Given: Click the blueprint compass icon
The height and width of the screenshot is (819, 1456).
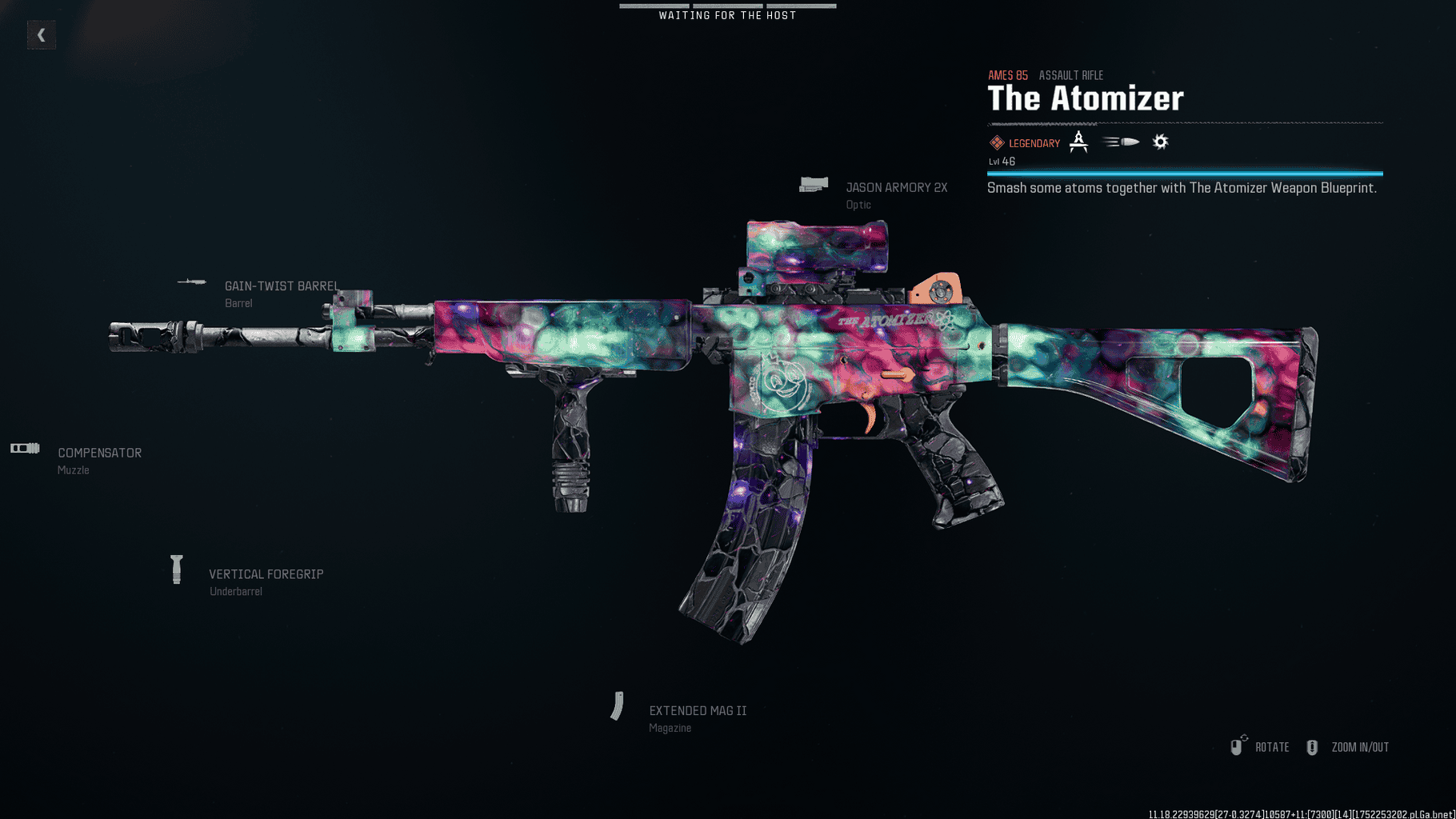Looking at the screenshot, I should (x=1078, y=142).
